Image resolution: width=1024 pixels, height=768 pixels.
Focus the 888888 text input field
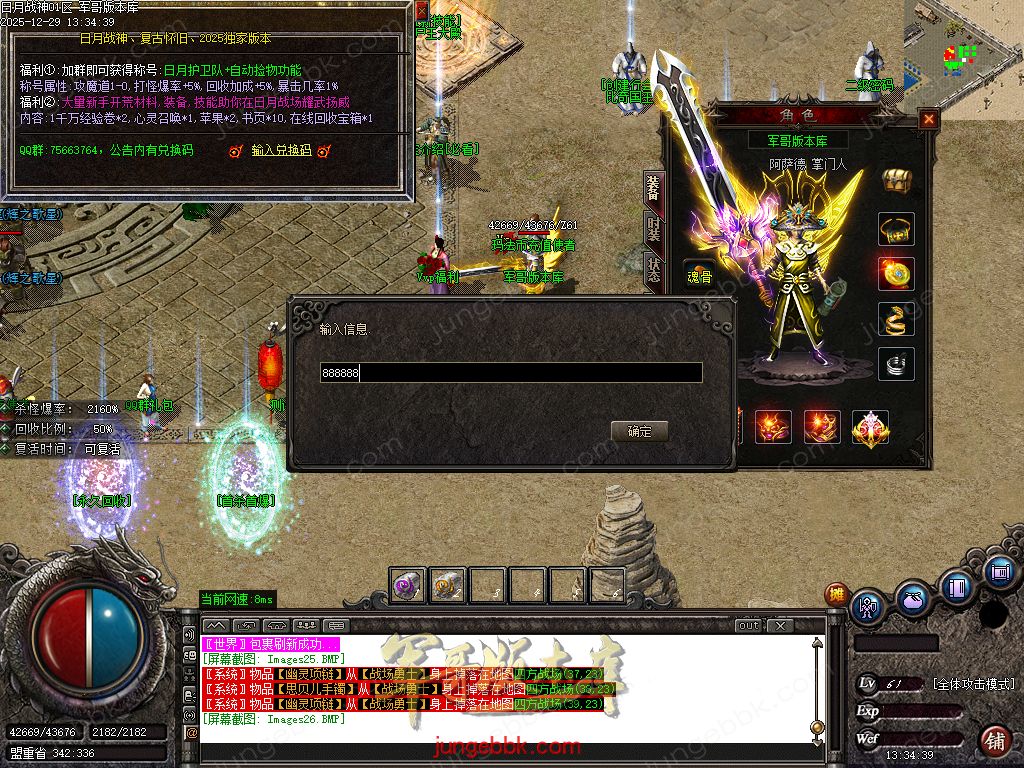(x=510, y=373)
